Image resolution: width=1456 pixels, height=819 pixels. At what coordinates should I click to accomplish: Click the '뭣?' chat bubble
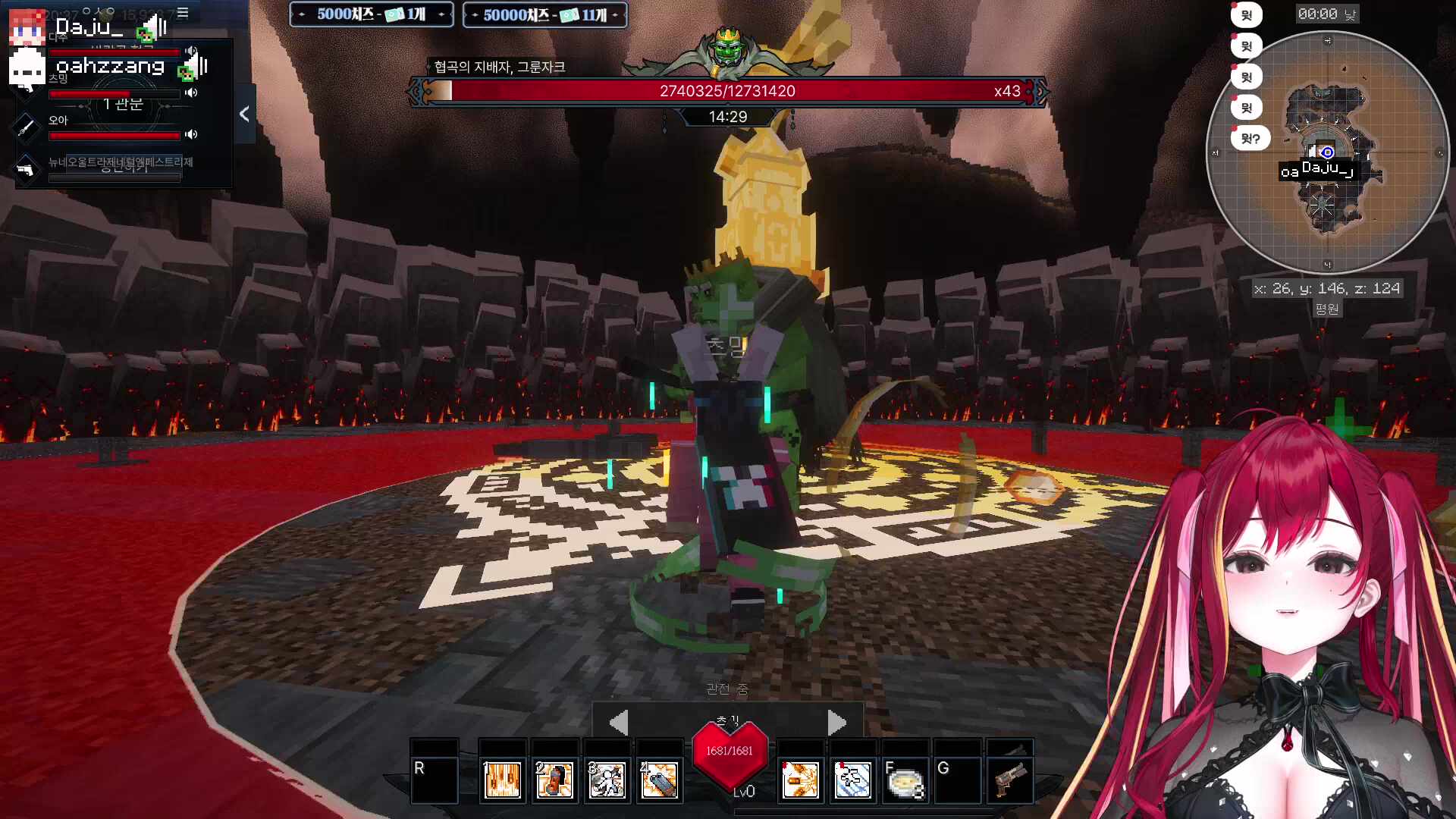(x=1250, y=139)
